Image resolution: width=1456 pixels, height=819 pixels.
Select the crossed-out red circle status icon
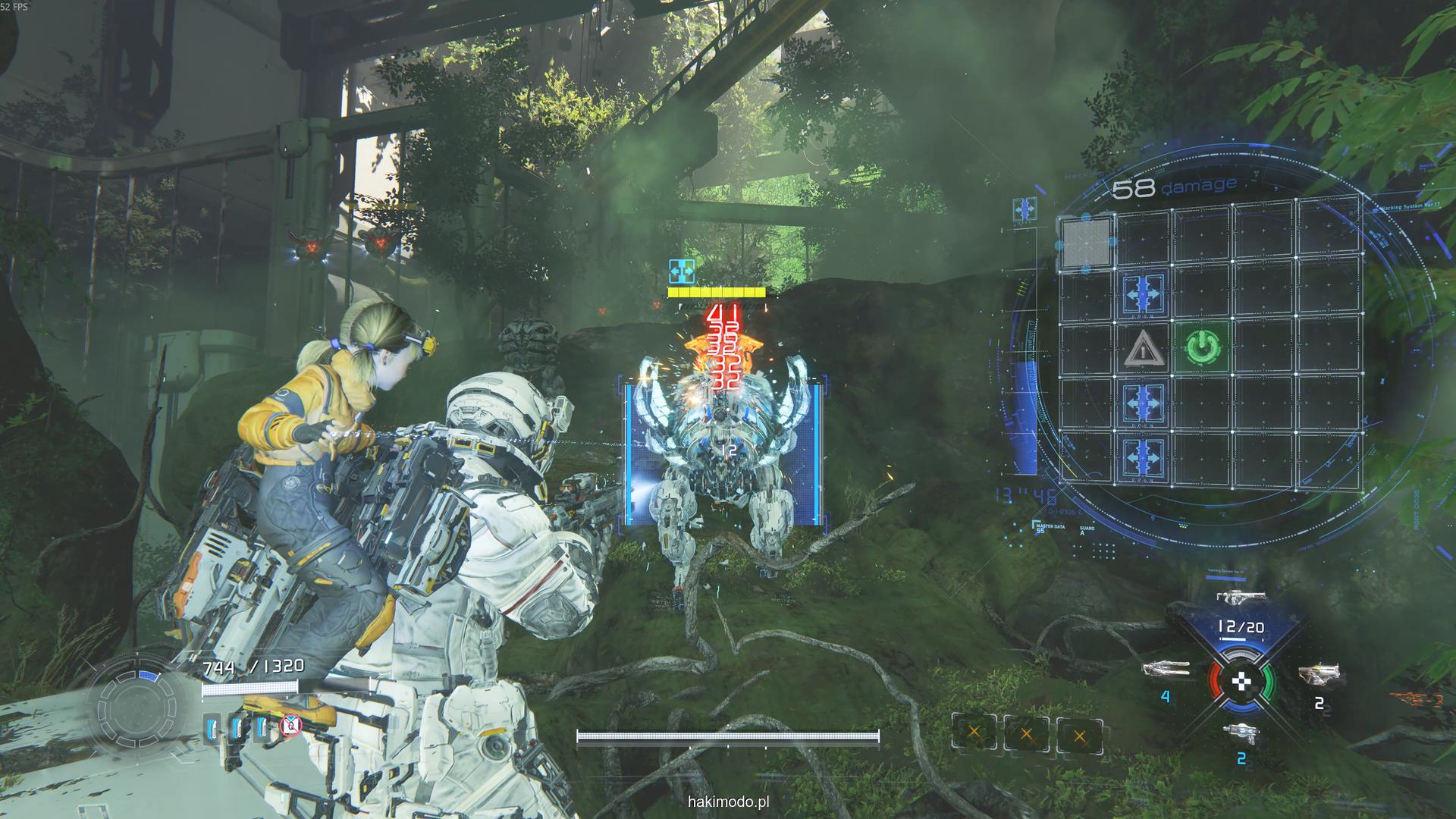coord(289,726)
